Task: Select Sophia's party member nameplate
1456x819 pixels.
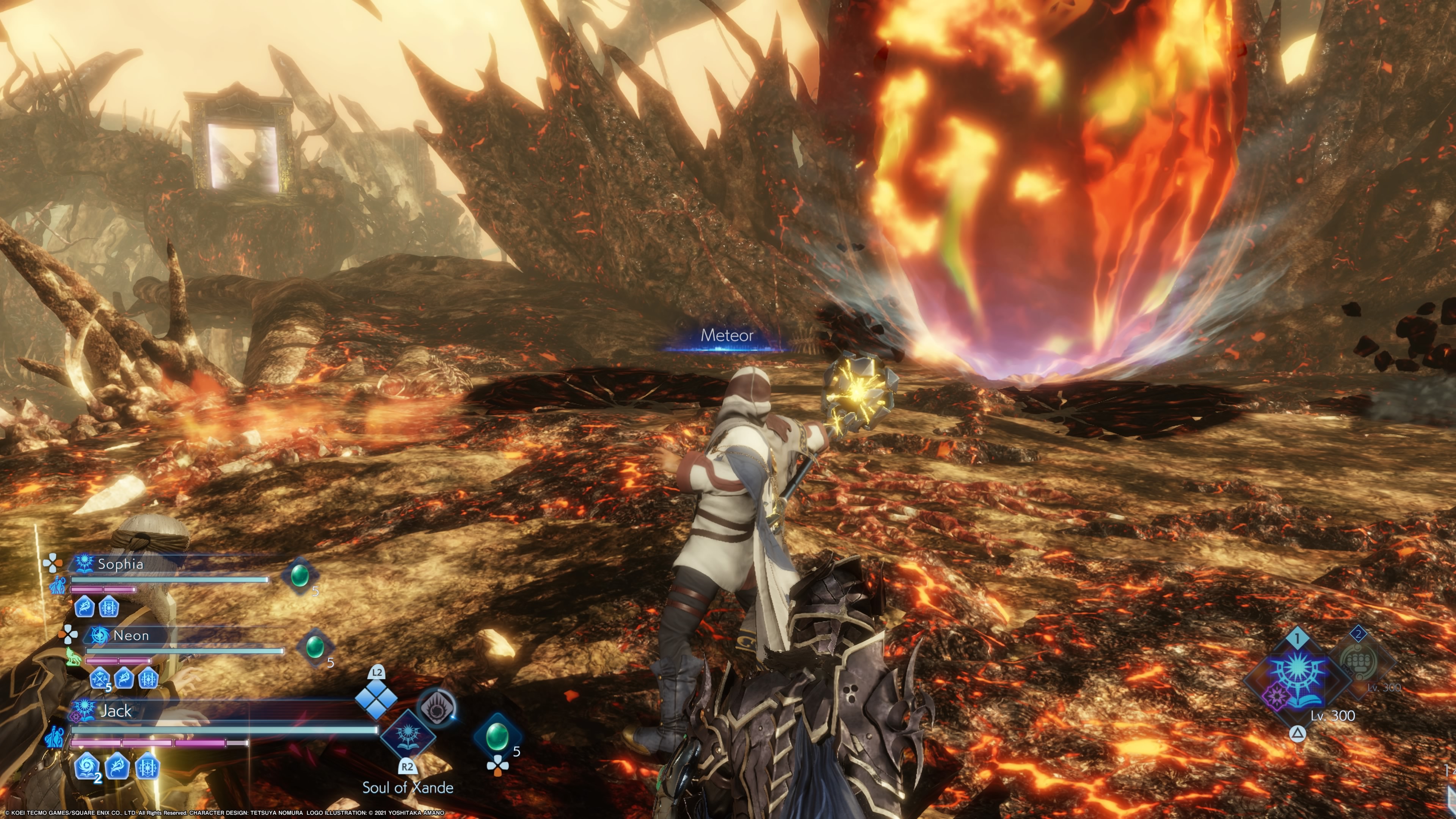Action: pyautogui.click(x=120, y=563)
